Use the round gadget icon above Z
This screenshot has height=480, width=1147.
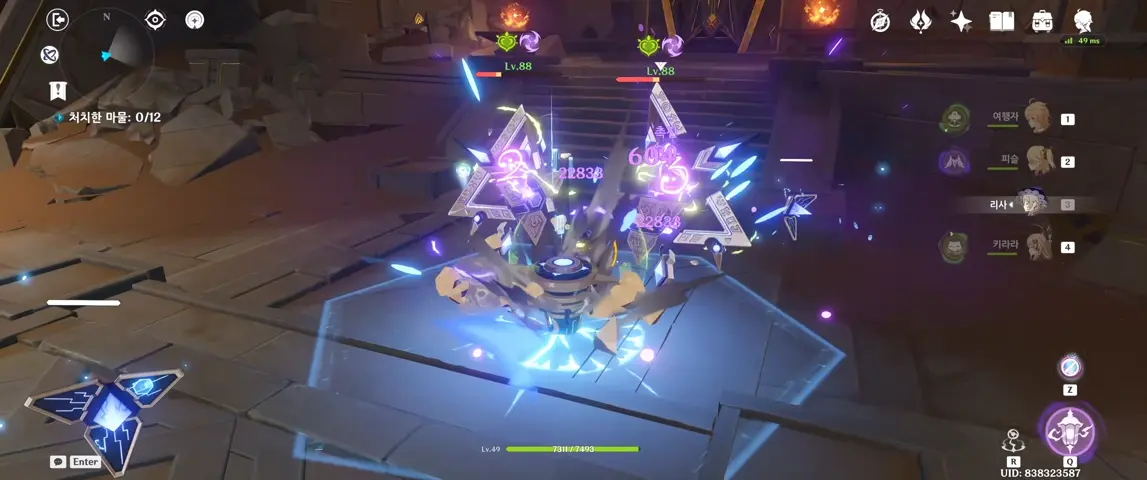1070,367
